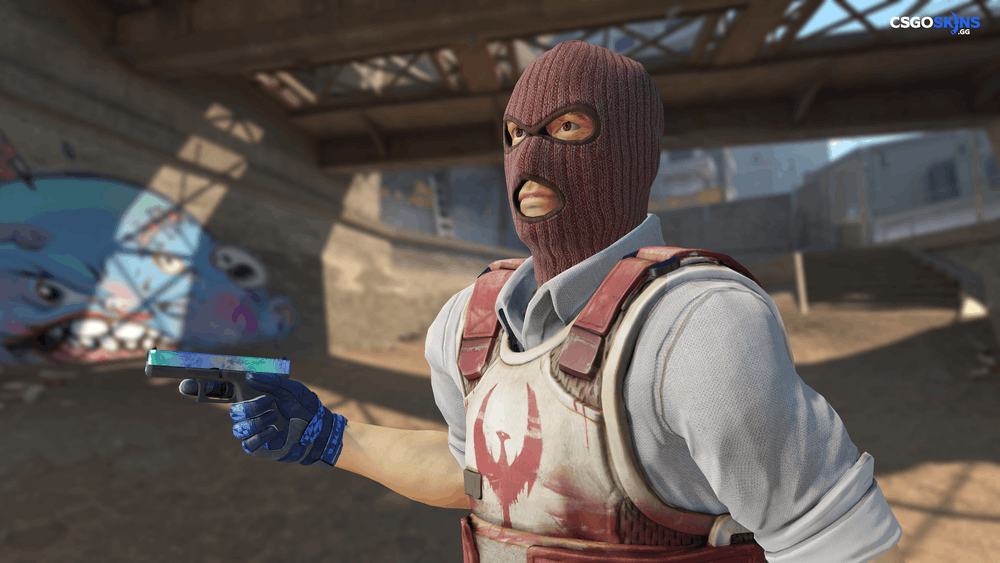Click the CSGOSKINS.GG watermark logo
Image resolution: width=1000 pixels, height=563 pixels.
[x=936, y=23]
